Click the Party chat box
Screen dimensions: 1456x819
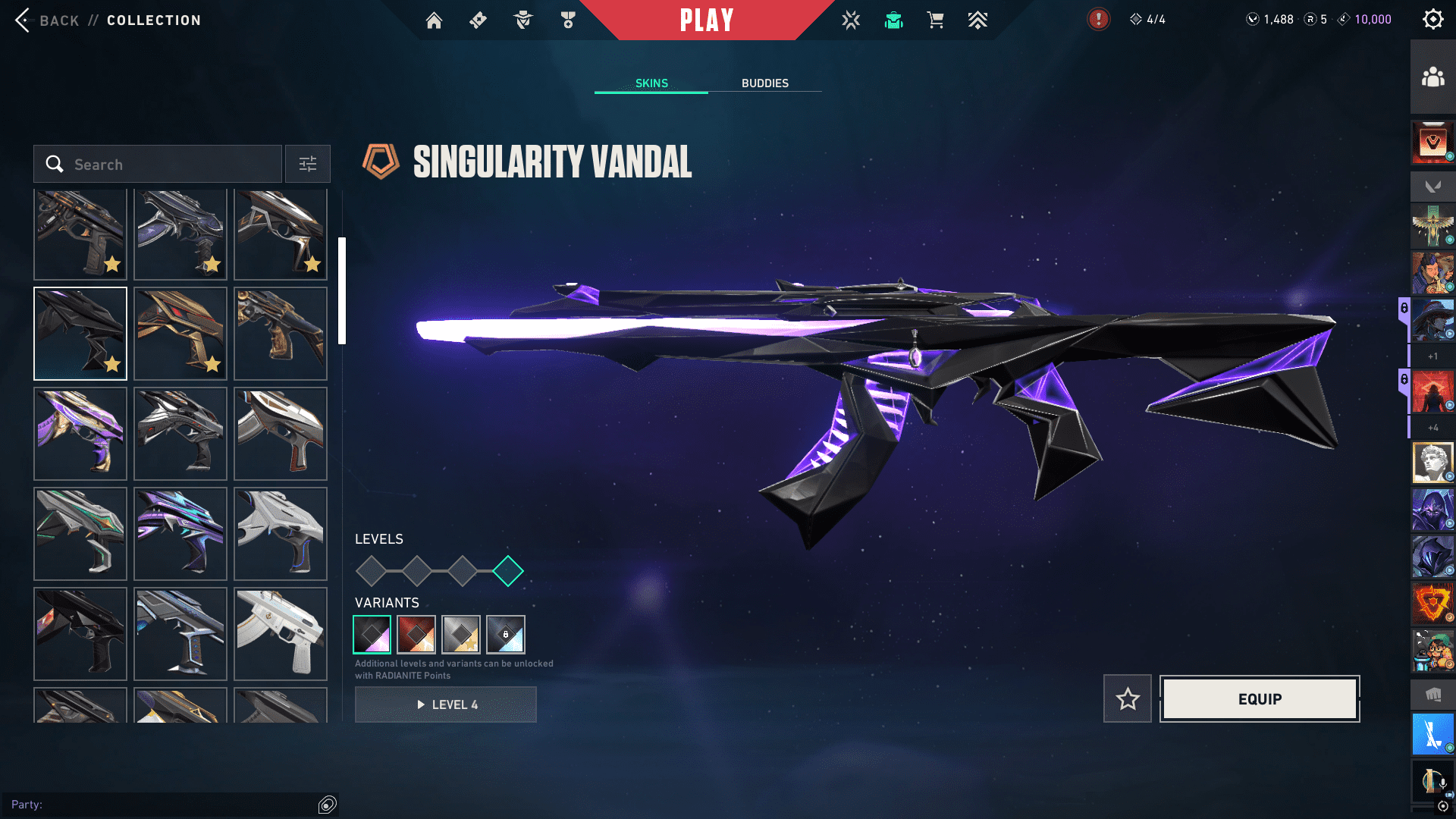point(163,805)
